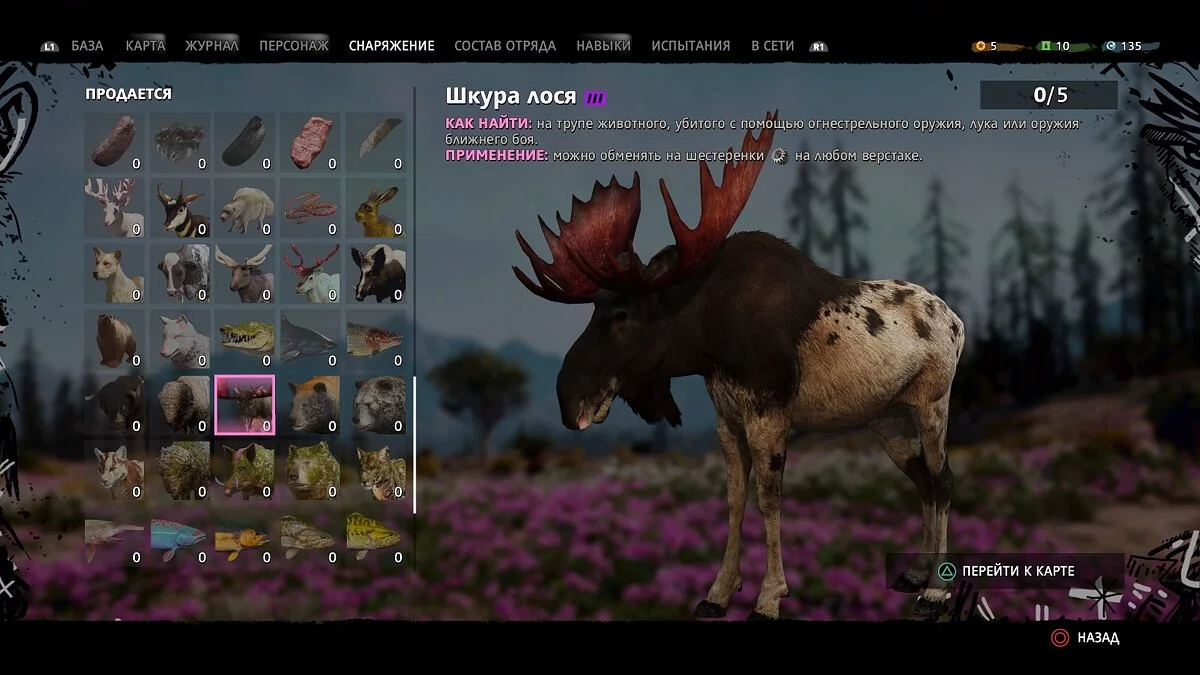Open the Испытания tab
Screen dimensions: 1200x675
pos(690,46)
